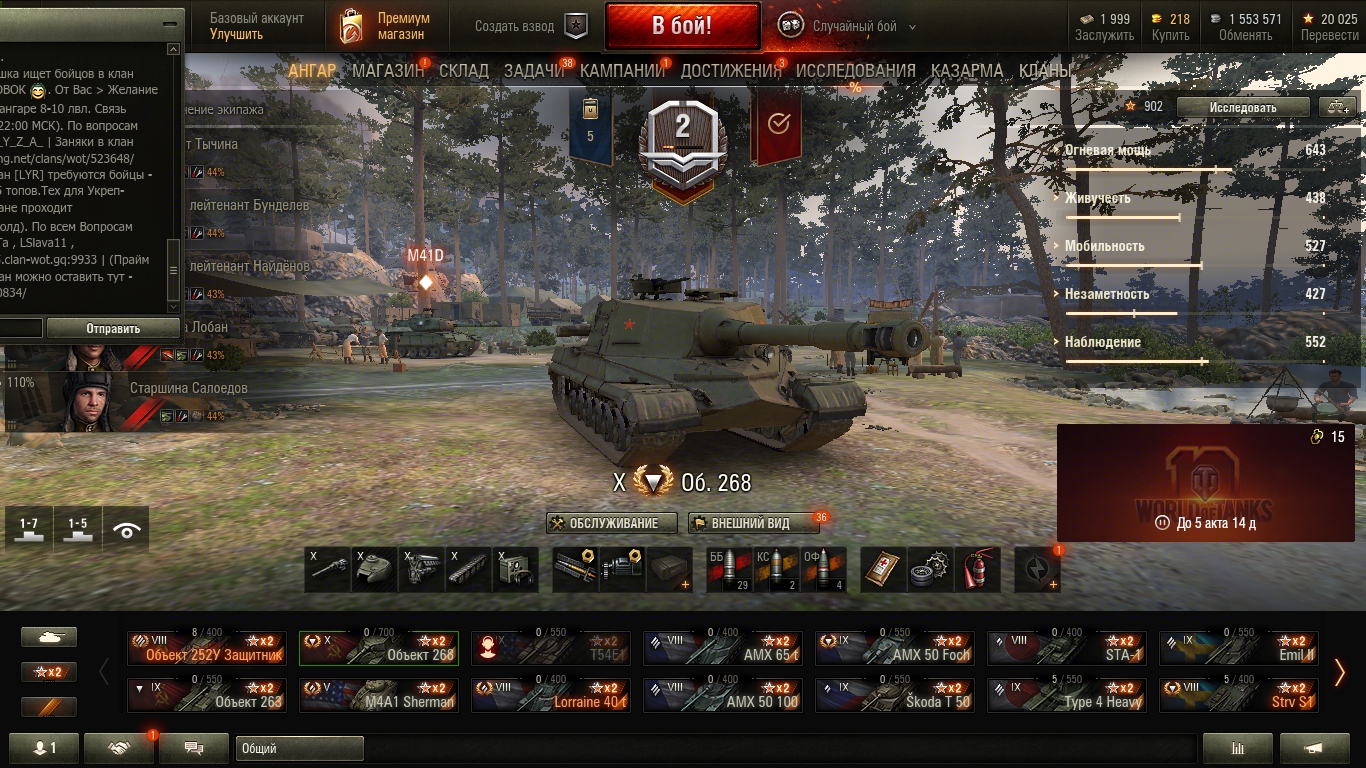Open ОБСЛУЖИВАНИЕ tank service
Viewport: 1366px width, 768px height.
613,523
